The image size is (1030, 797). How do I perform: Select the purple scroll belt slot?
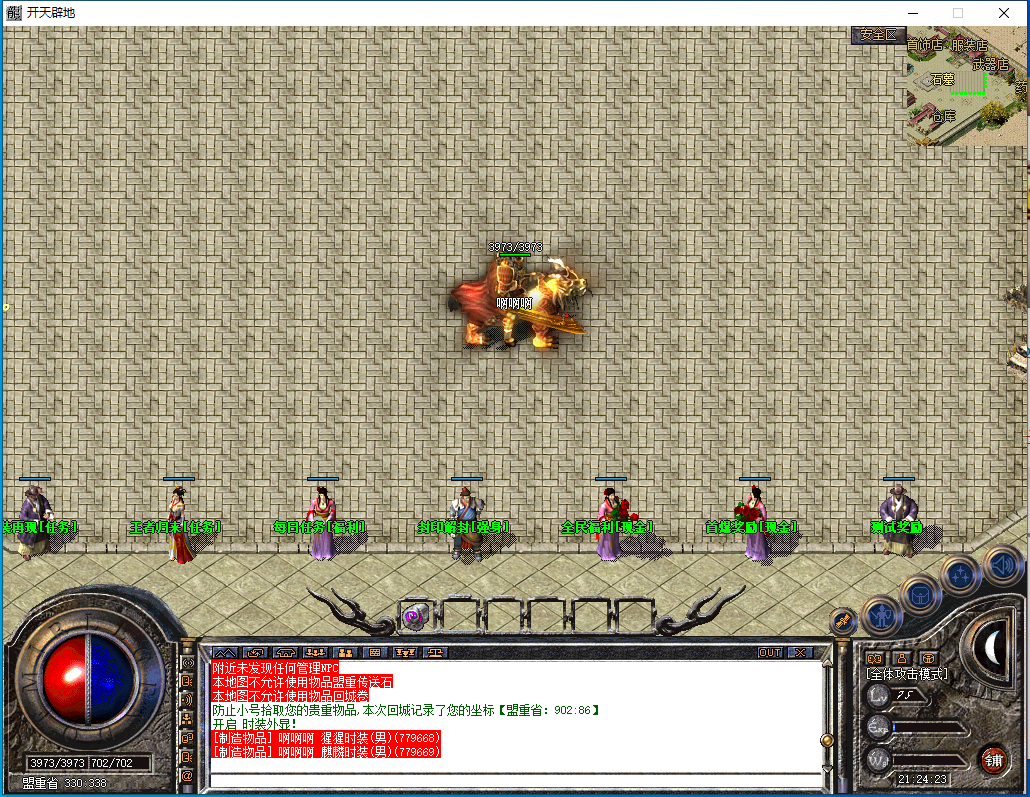click(415, 617)
